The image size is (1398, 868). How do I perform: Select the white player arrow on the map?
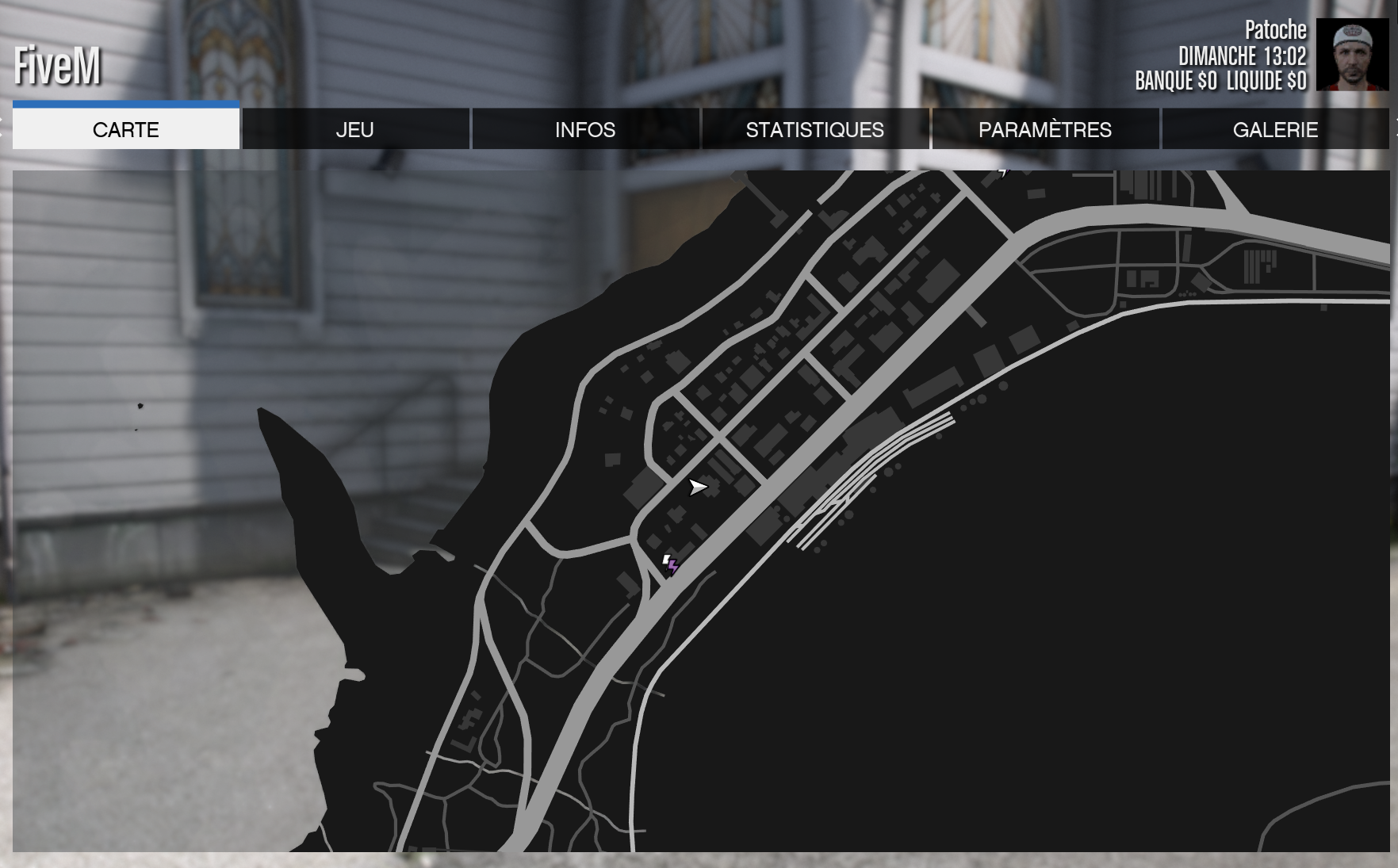click(698, 488)
